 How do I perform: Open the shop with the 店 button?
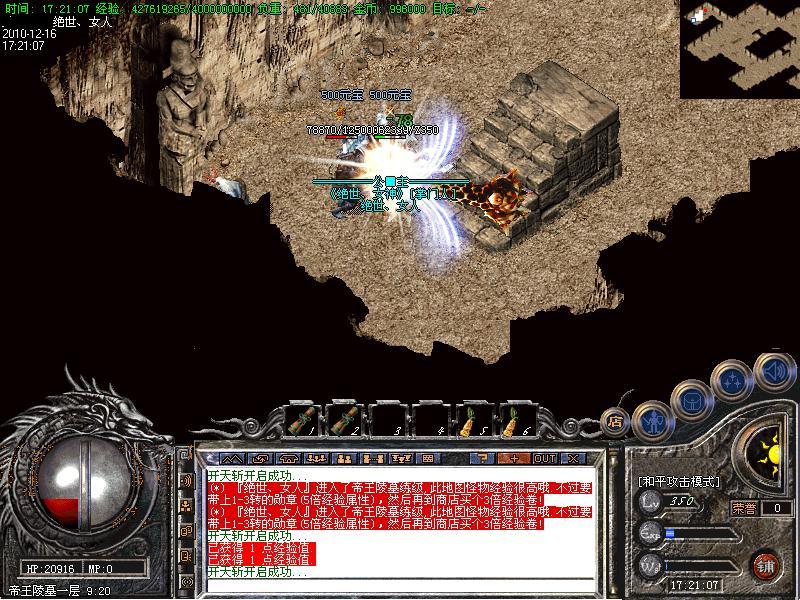point(615,422)
